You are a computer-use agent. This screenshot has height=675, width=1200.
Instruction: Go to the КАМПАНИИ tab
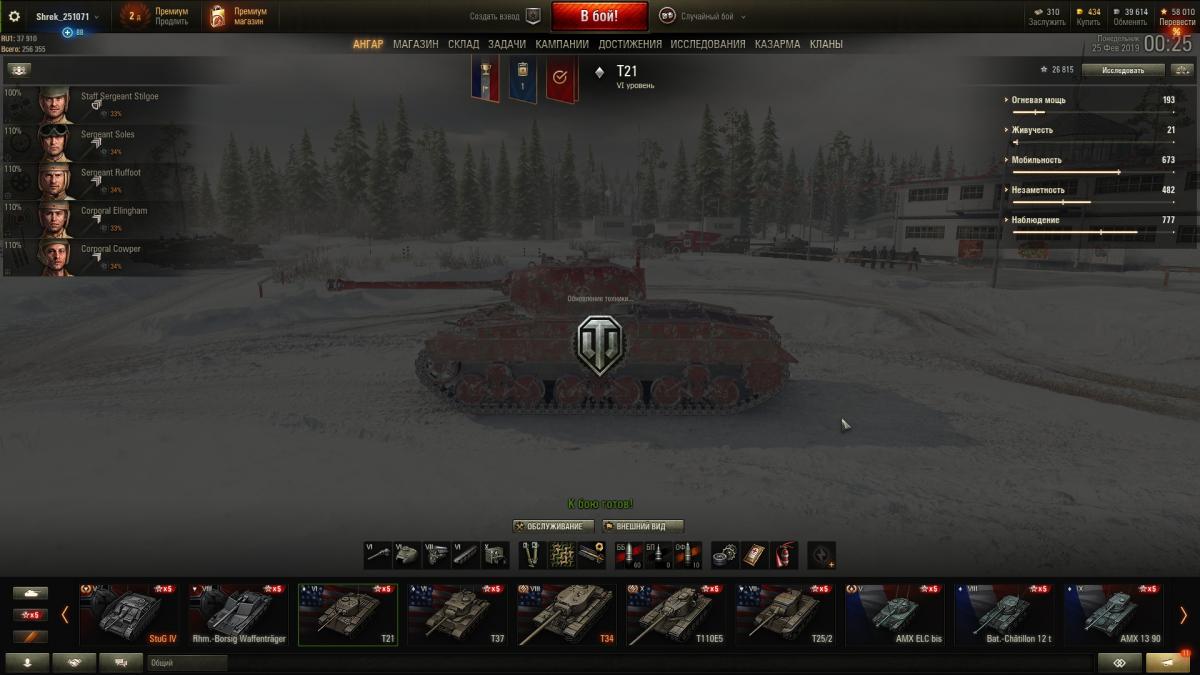tap(562, 44)
